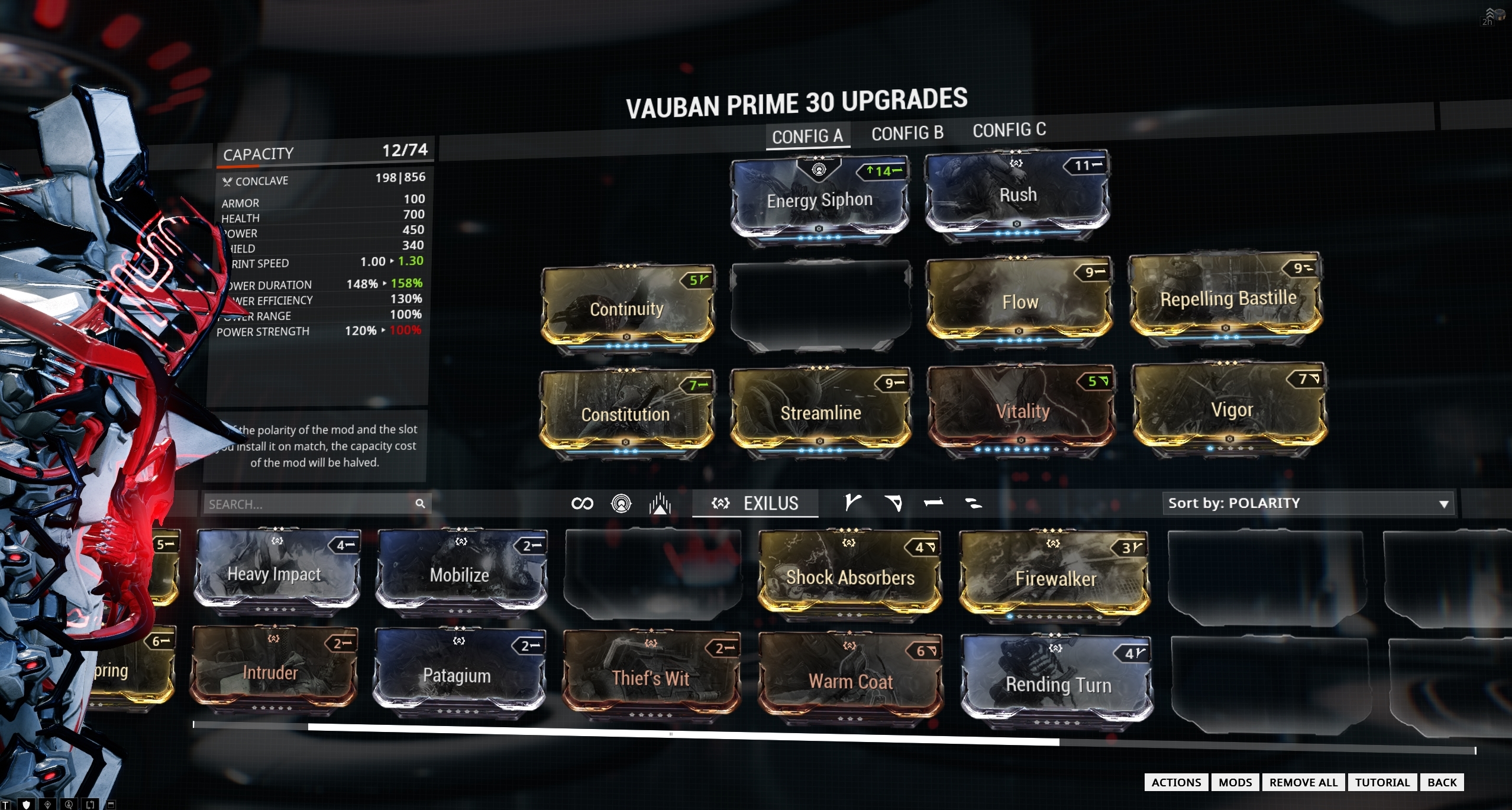The image size is (1512, 810).
Task: Select the EXILUS mod slot filter
Action: point(755,503)
